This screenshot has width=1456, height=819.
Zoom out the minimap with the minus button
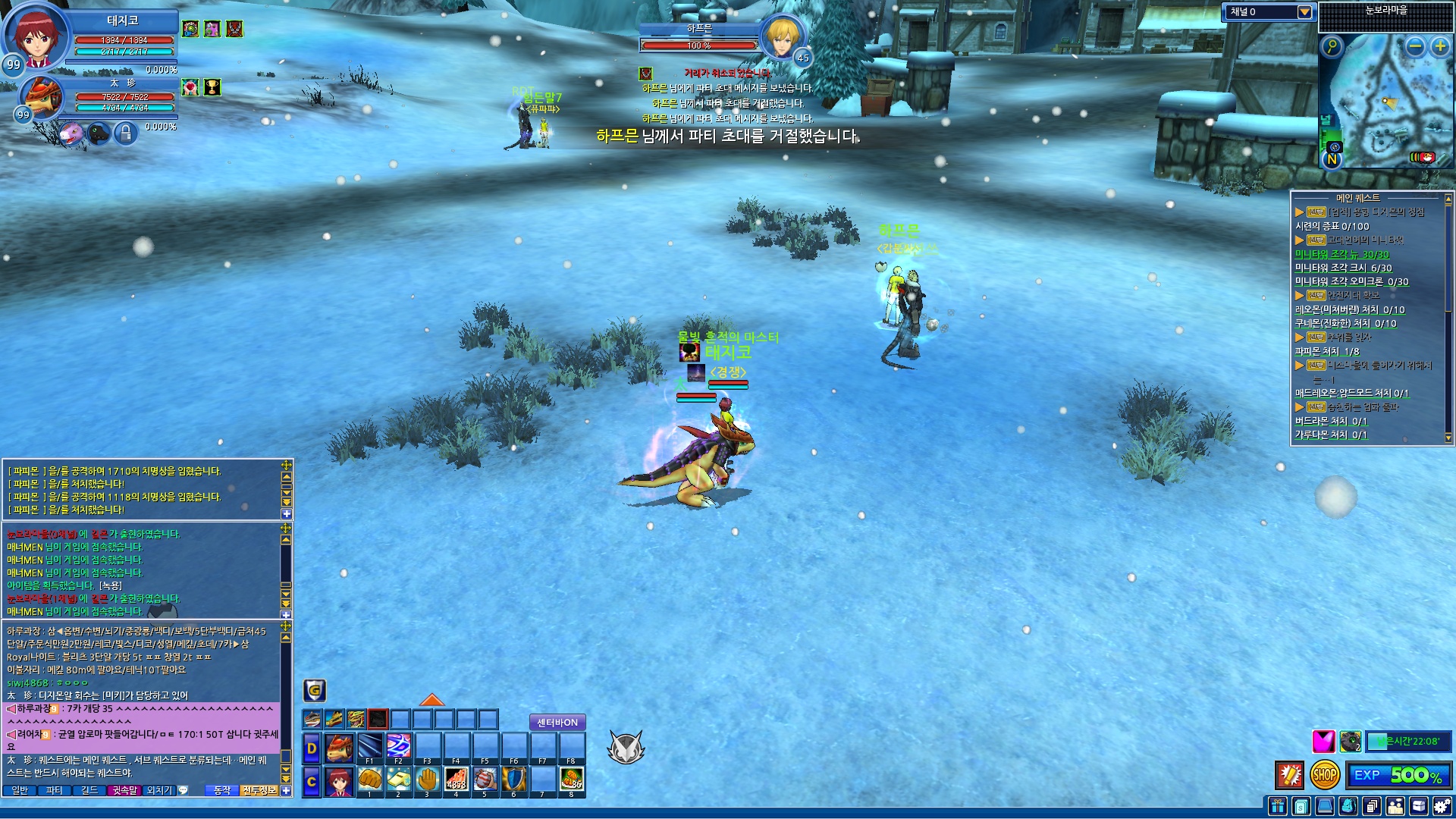coord(1415,47)
